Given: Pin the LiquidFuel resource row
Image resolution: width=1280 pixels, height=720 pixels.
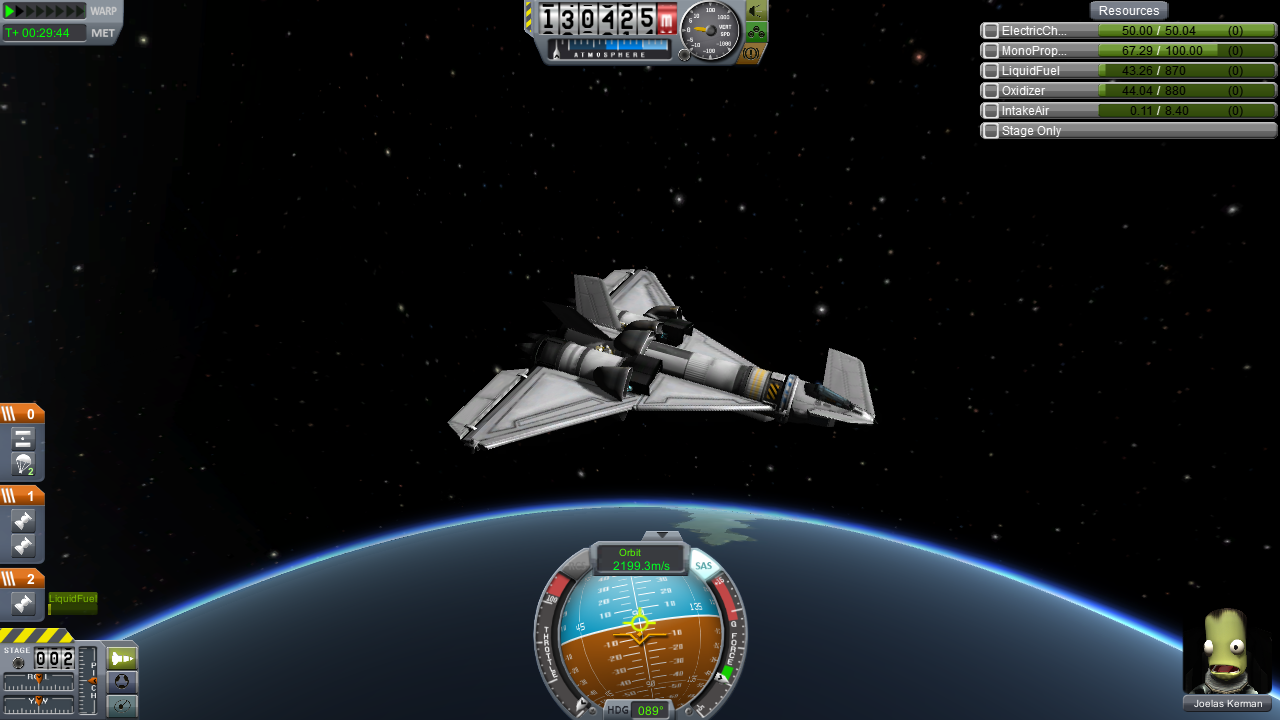Looking at the screenshot, I should (x=989, y=70).
